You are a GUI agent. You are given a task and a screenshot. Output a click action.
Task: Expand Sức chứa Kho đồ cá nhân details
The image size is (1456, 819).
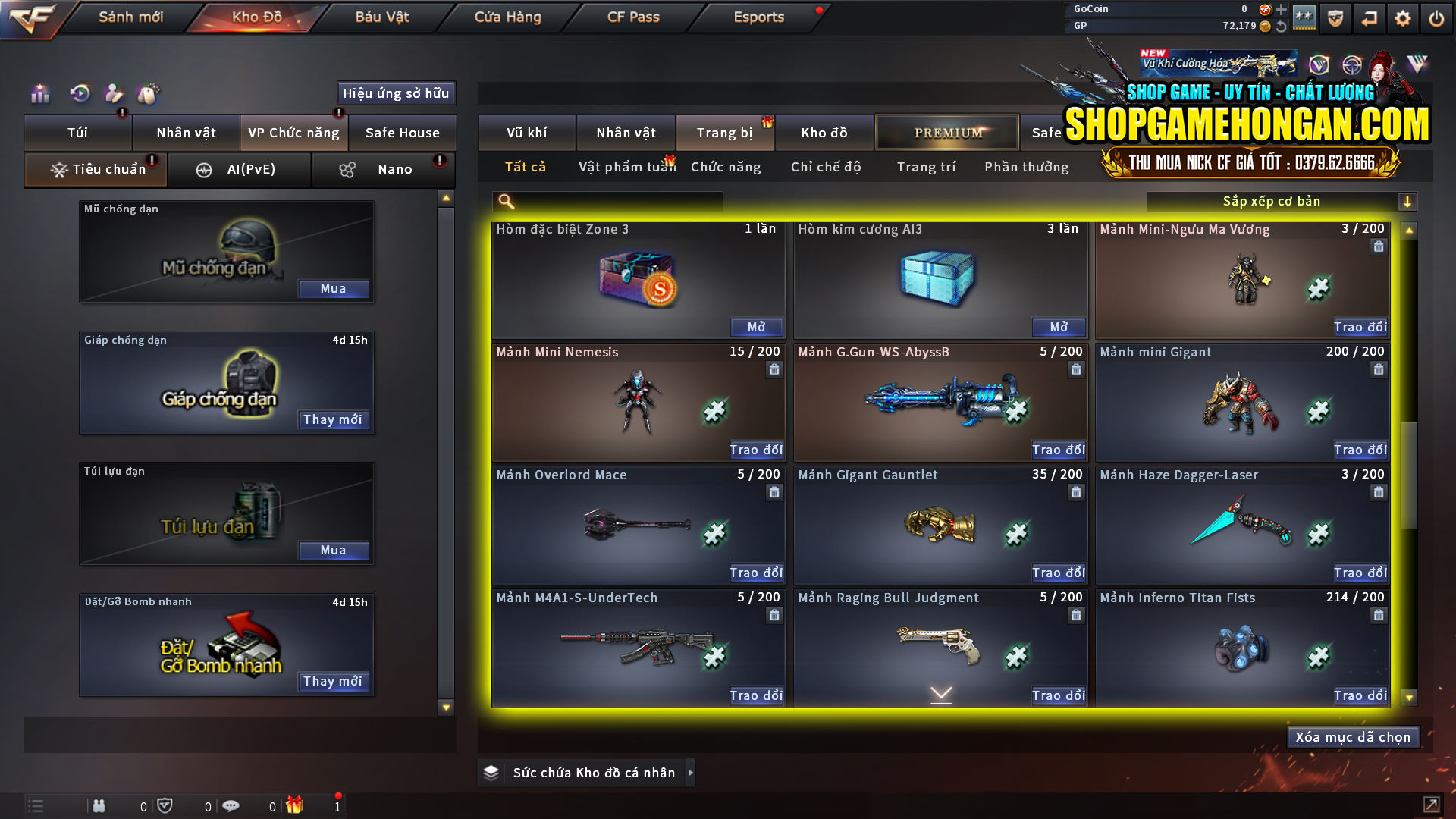pos(691,773)
